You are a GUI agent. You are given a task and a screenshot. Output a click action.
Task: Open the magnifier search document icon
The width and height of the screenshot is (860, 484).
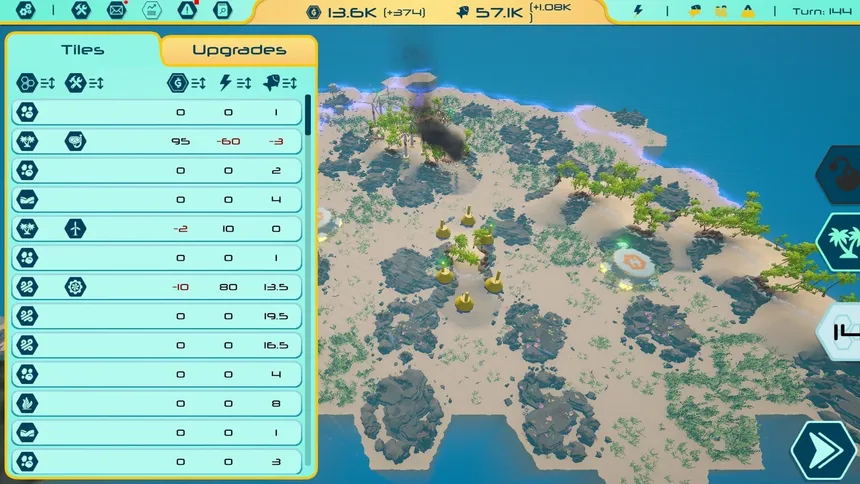click(x=222, y=10)
